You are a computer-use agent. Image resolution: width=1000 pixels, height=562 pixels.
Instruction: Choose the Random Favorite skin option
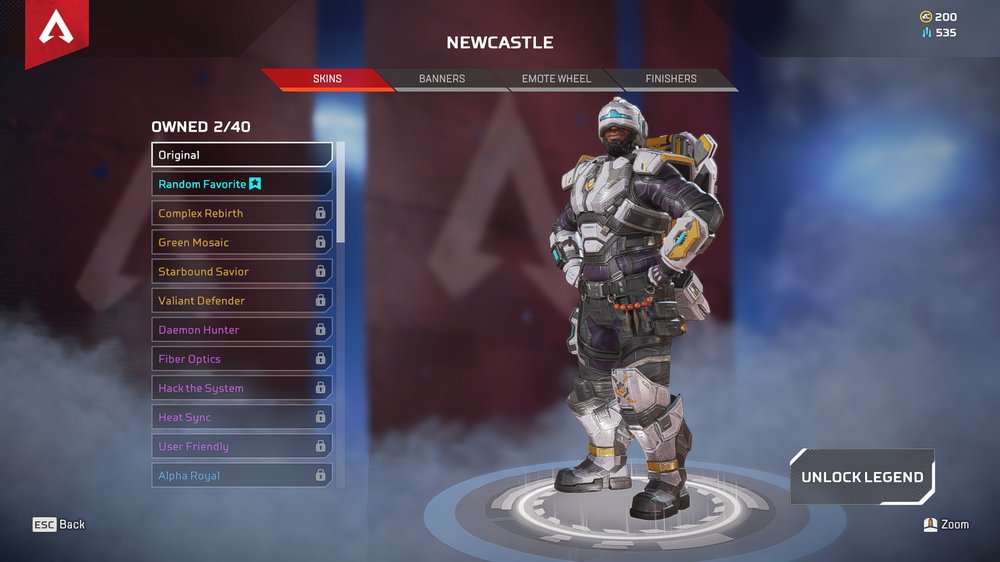pos(242,184)
